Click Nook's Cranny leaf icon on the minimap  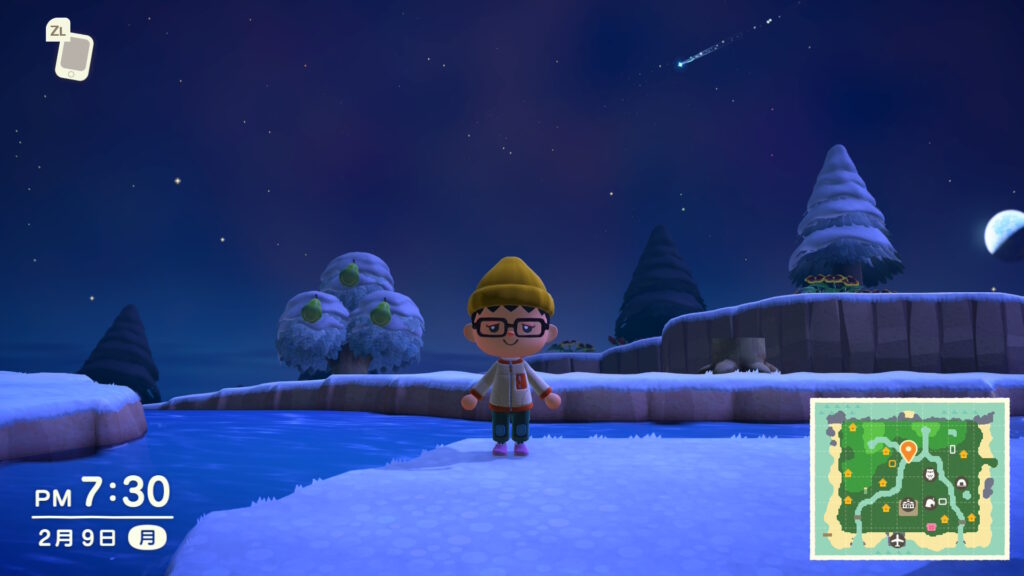tap(930, 503)
